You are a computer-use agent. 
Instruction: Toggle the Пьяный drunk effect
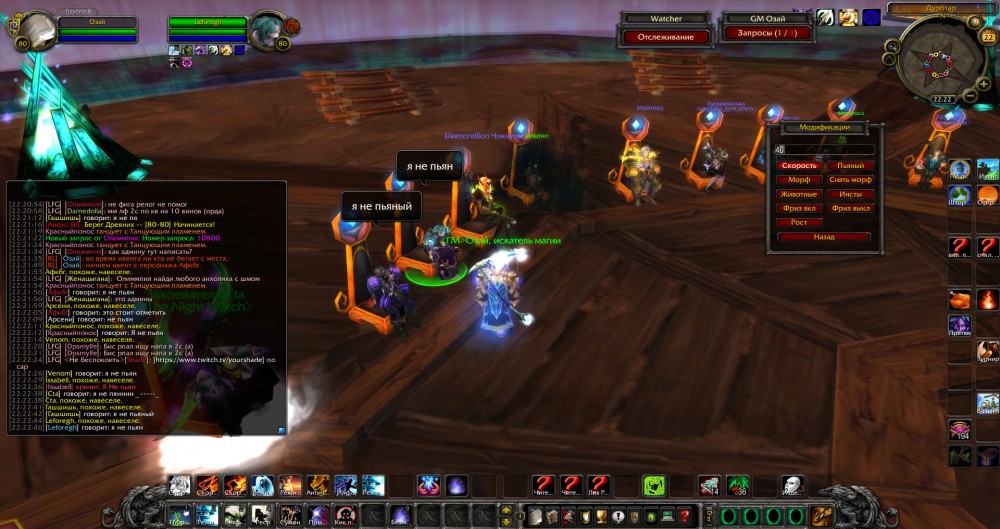point(851,165)
